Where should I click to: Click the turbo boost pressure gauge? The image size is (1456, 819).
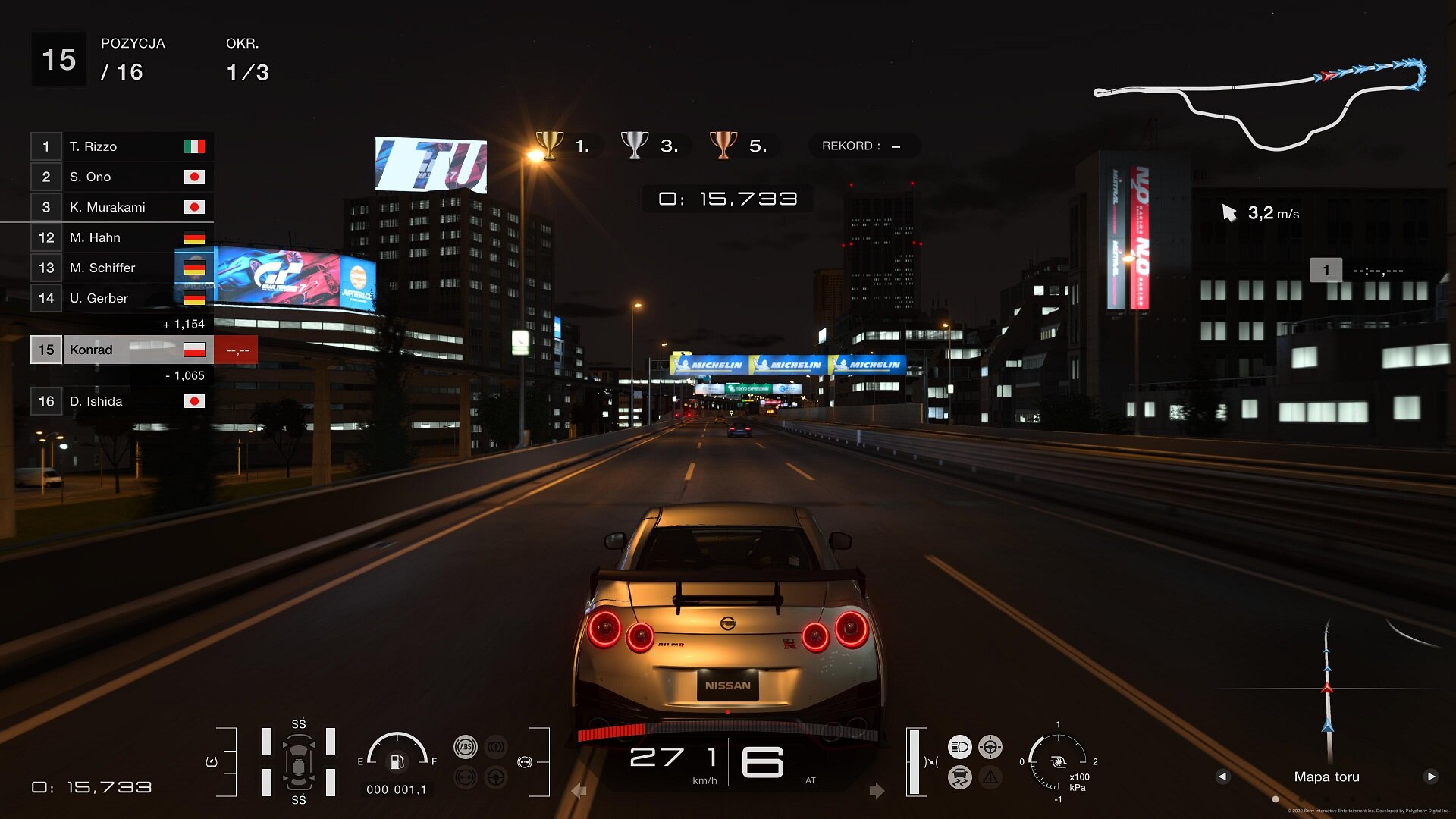click(1058, 761)
